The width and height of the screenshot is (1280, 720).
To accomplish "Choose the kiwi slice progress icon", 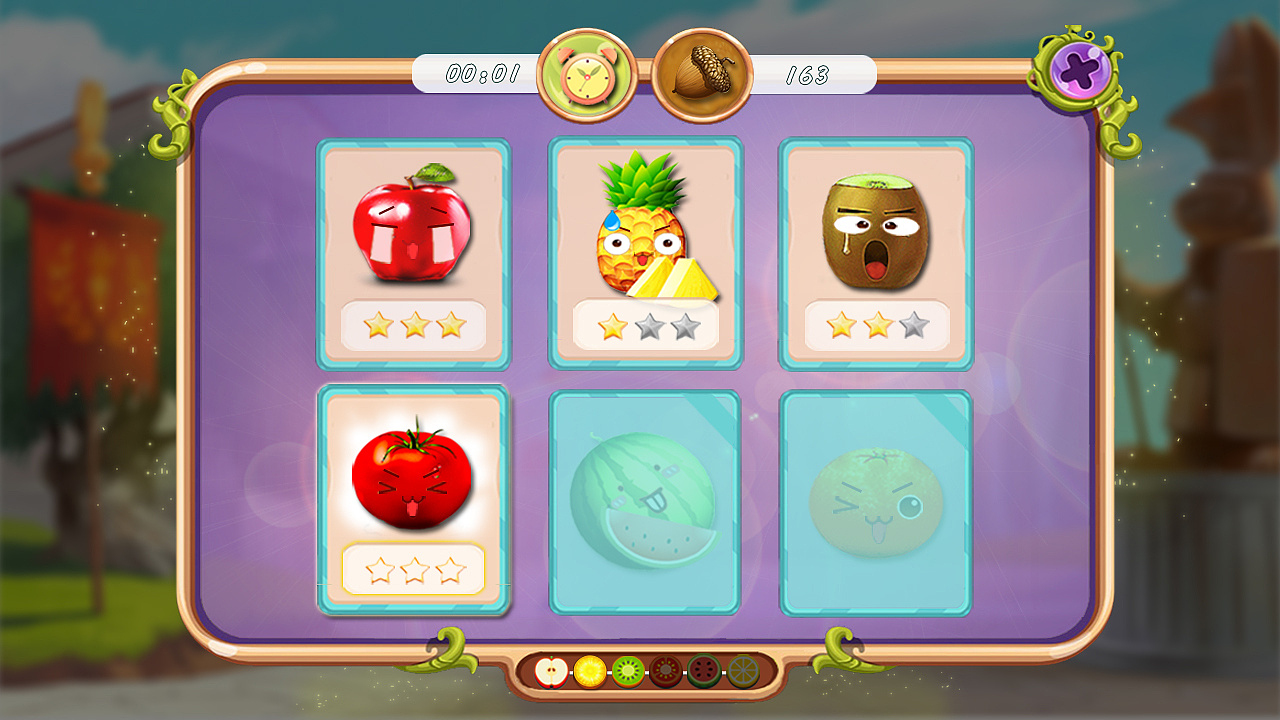I will coord(627,671).
